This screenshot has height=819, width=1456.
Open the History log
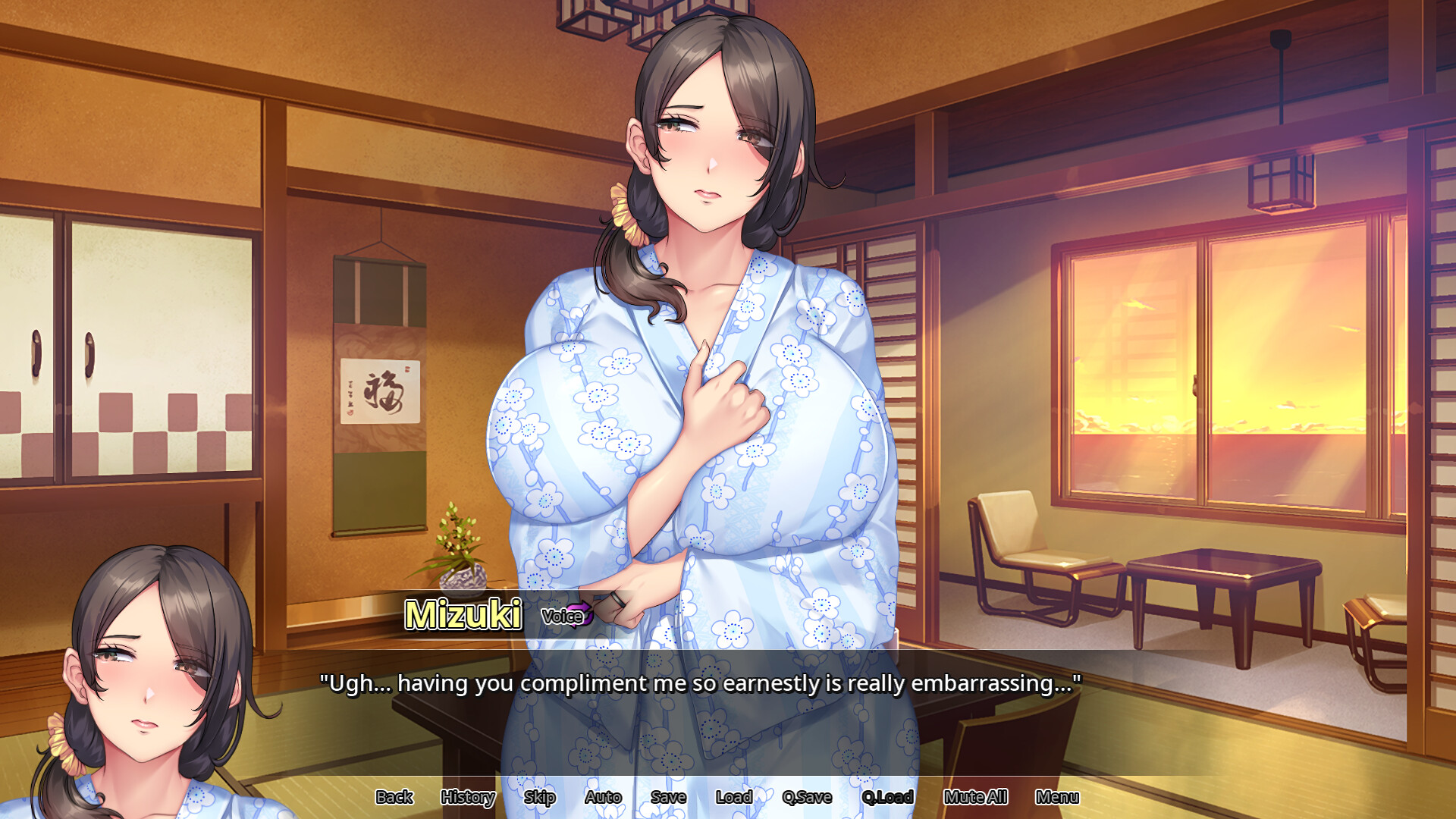point(467,797)
